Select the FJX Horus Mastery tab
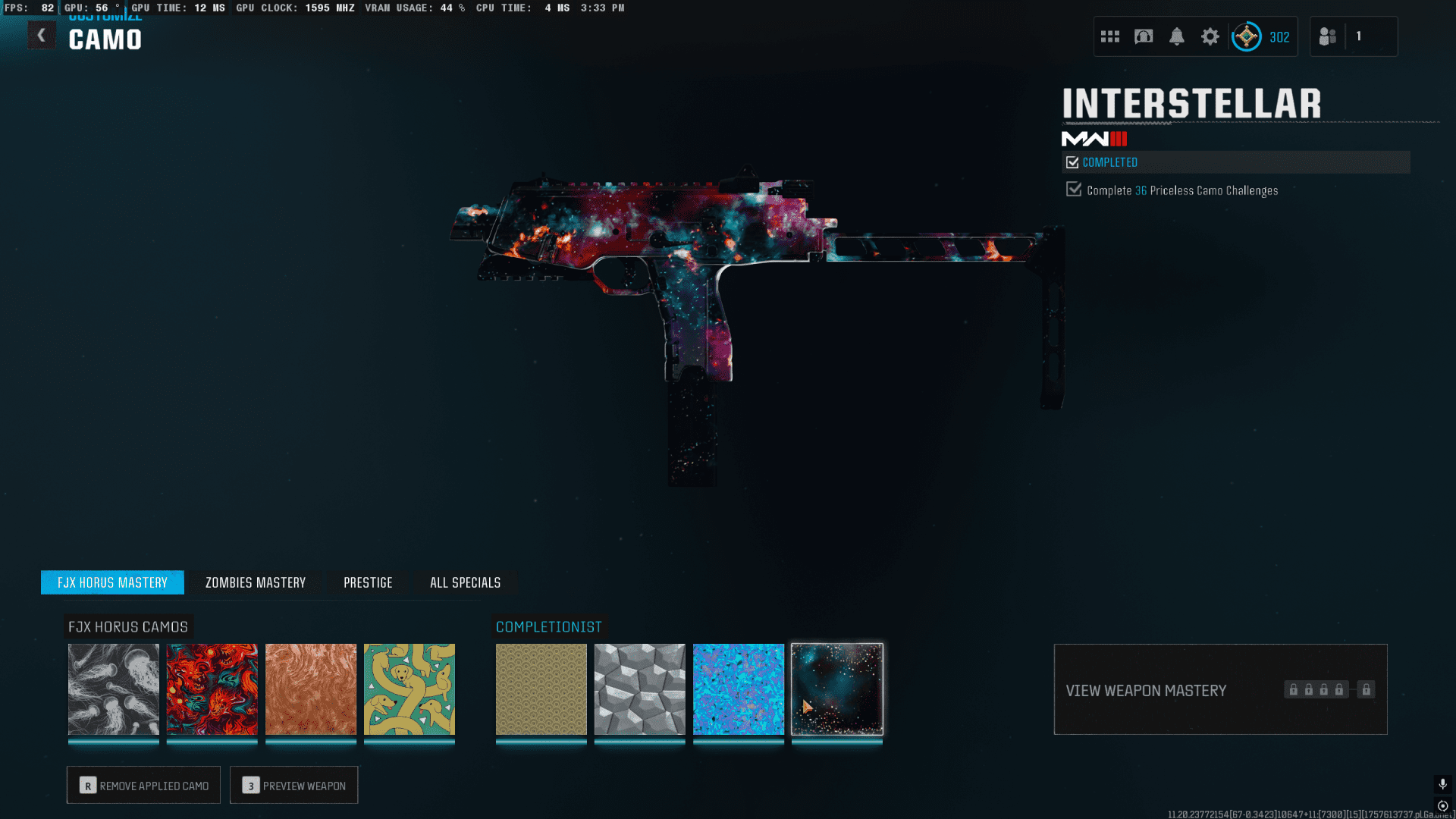The width and height of the screenshot is (1456, 819). tap(112, 582)
